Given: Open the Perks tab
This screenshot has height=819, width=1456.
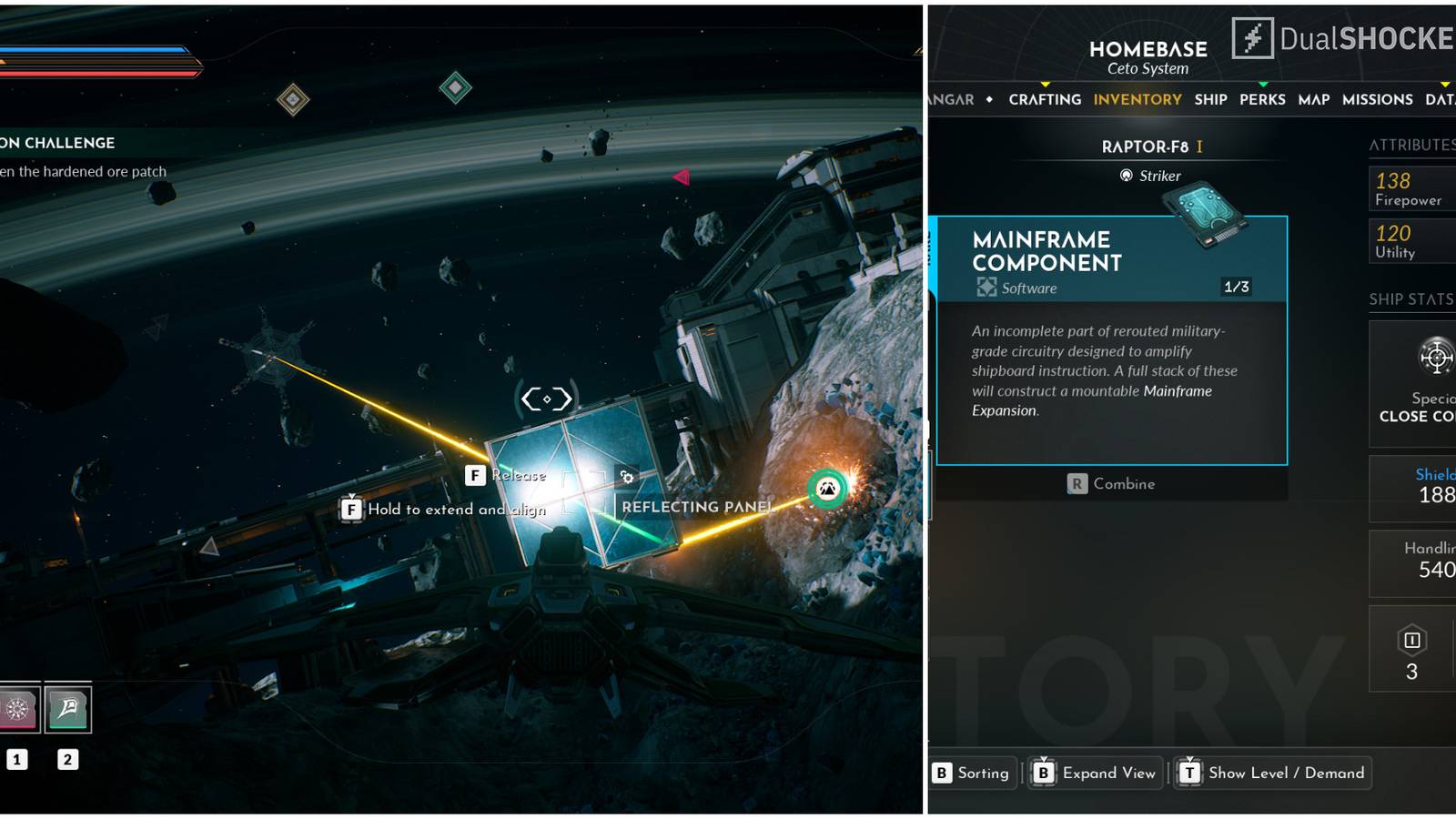Looking at the screenshot, I should pos(1262,99).
